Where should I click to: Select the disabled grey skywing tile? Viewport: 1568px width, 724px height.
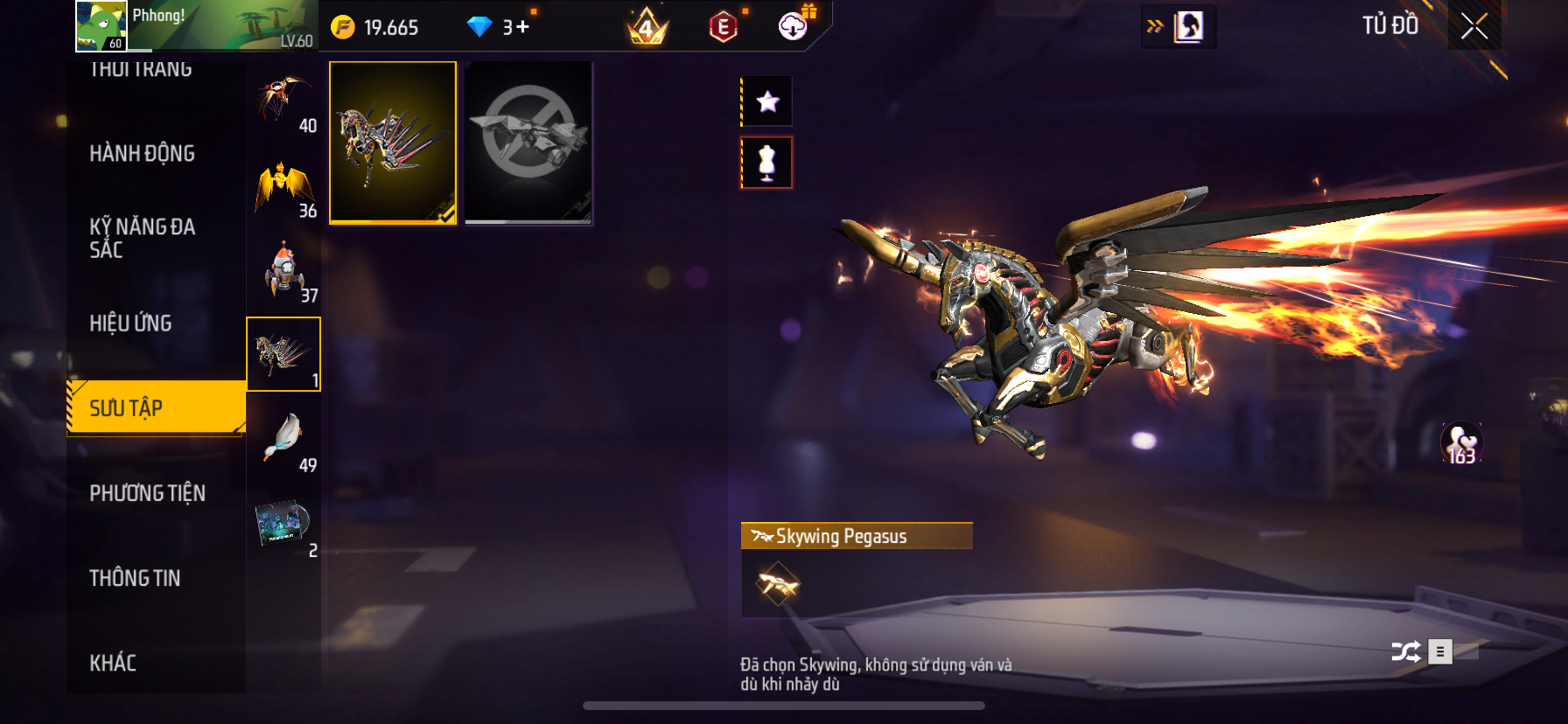coord(528,143)
